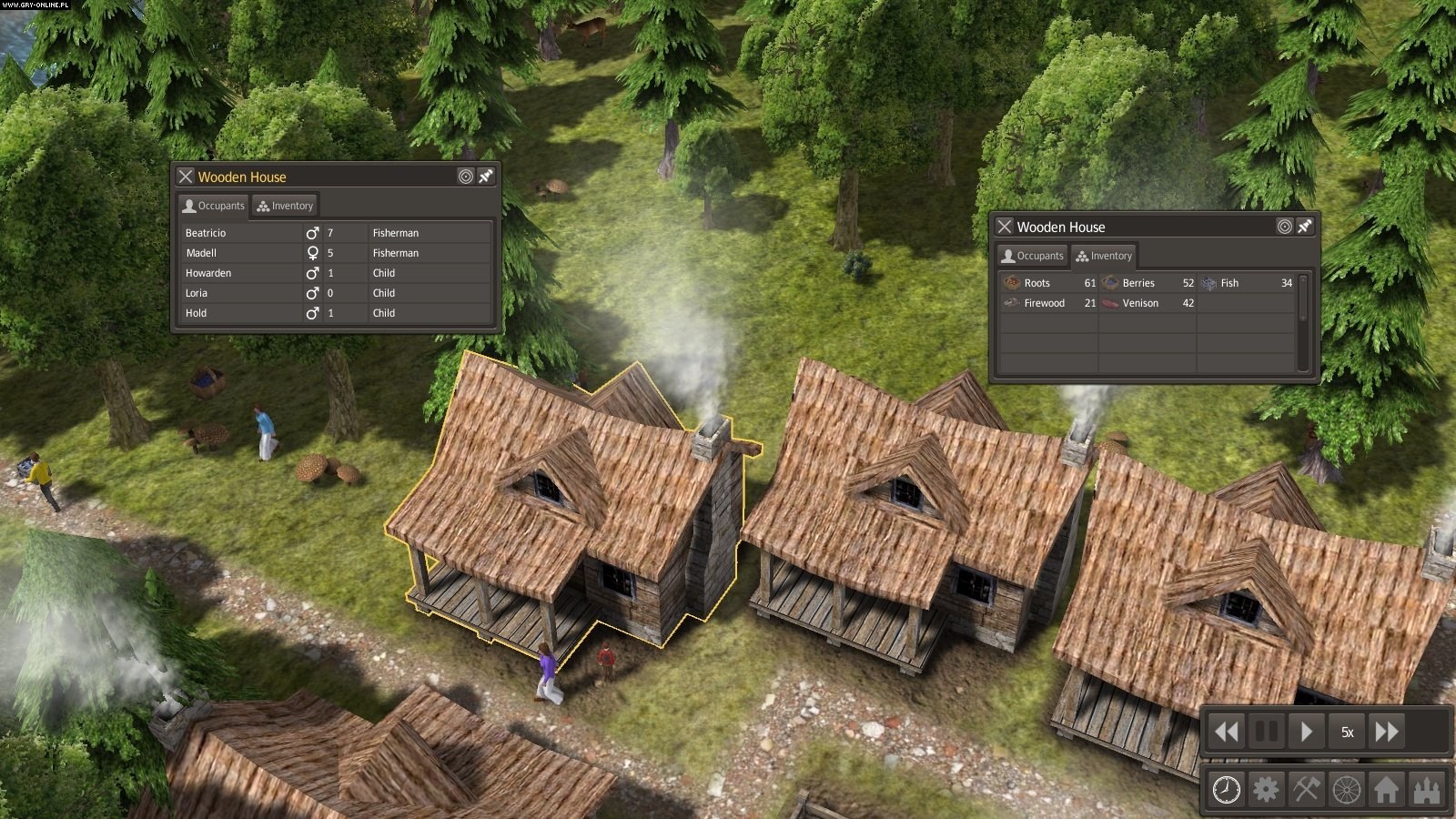
Task: Slow down game speed with rewind button
Action: [1227, 732]
